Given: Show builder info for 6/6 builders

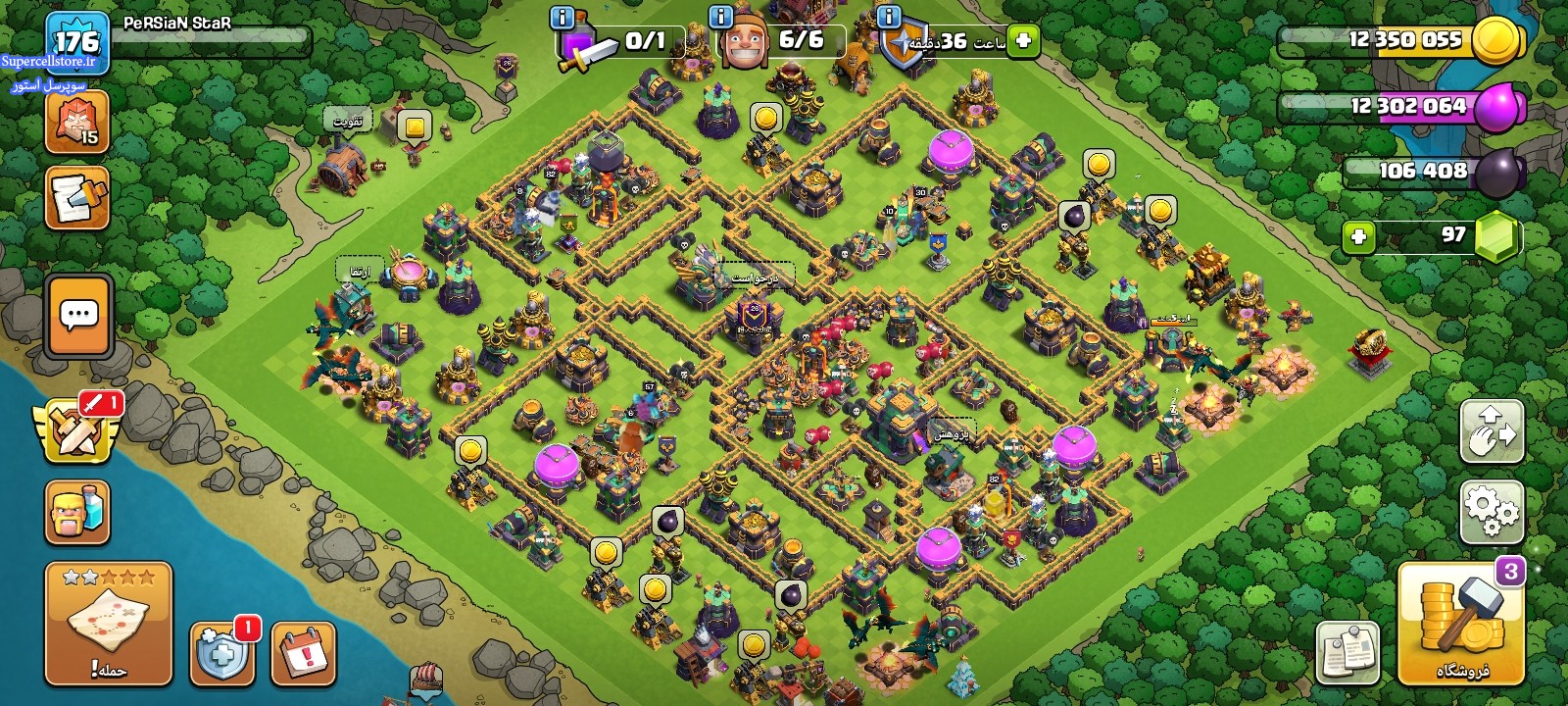Looking at the screenshot, I should 720,17.
